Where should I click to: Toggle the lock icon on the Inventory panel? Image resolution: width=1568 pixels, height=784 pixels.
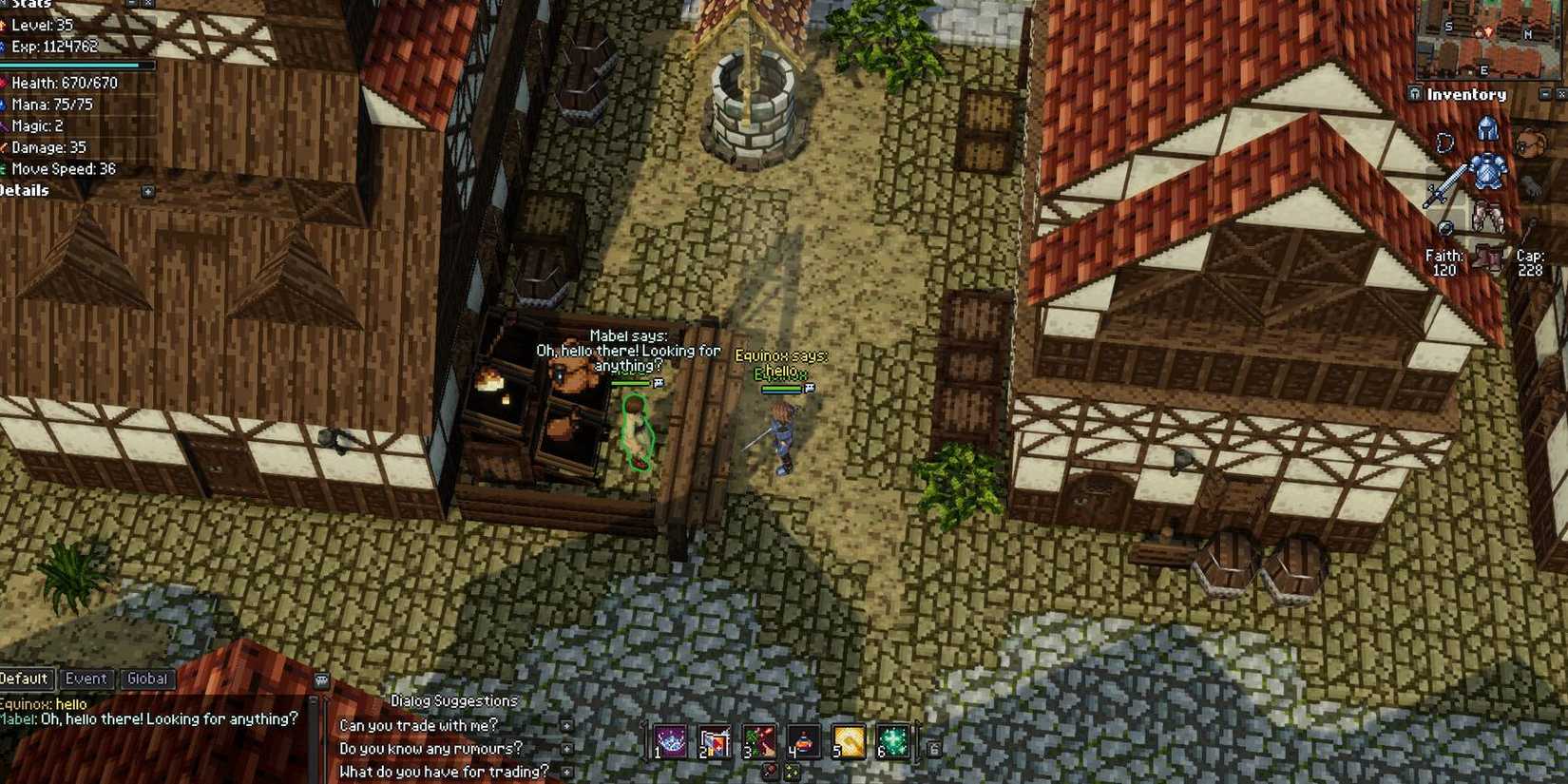pyautogui.click(x=1415, y=93)
